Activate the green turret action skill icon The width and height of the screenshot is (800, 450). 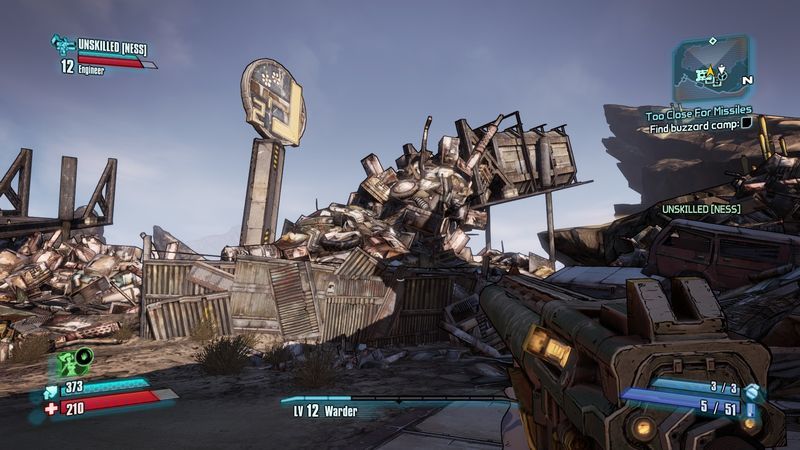[x=73, y=361]
